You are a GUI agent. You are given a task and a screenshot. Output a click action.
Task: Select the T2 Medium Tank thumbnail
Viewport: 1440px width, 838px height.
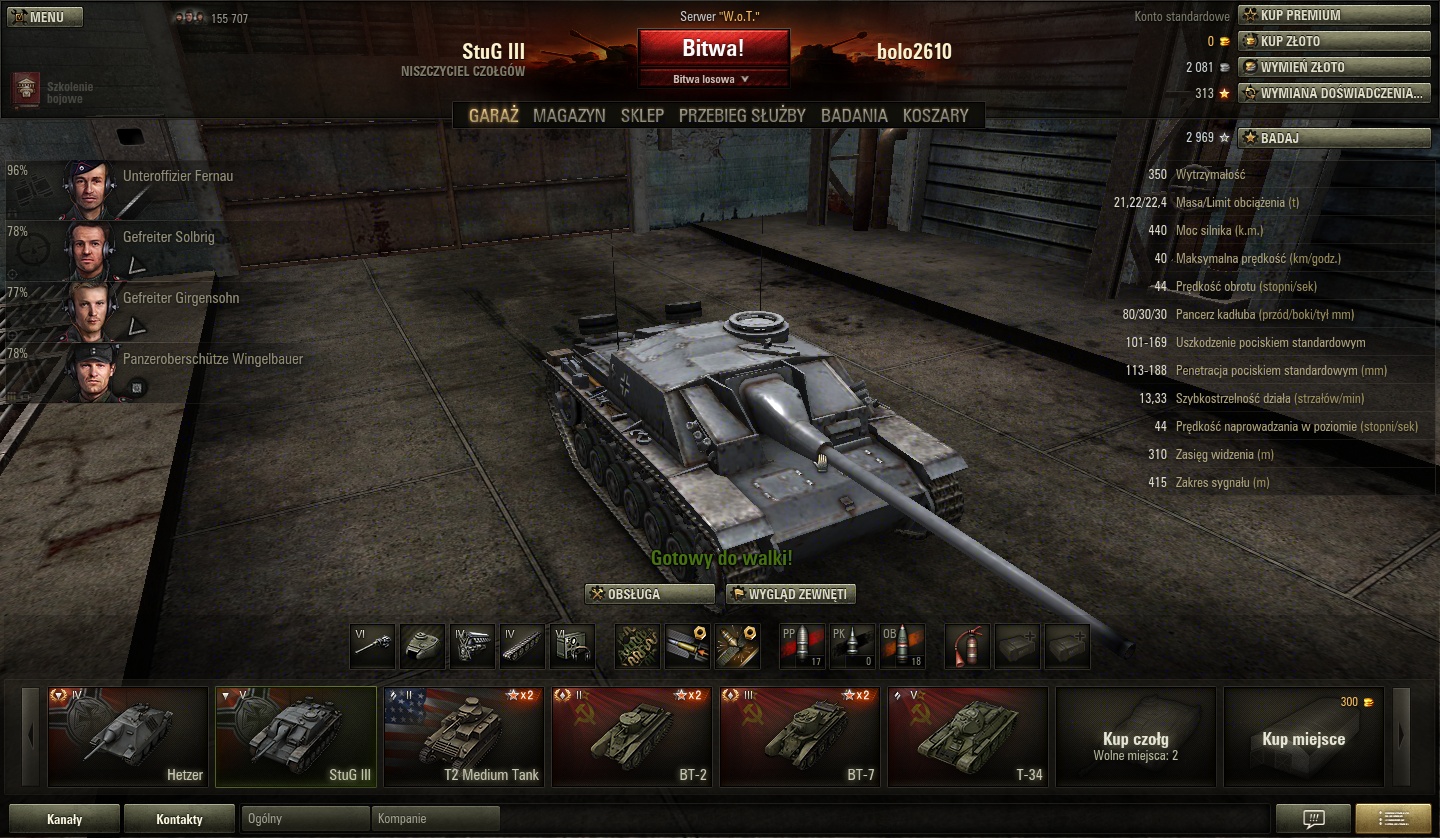(463, 736)
